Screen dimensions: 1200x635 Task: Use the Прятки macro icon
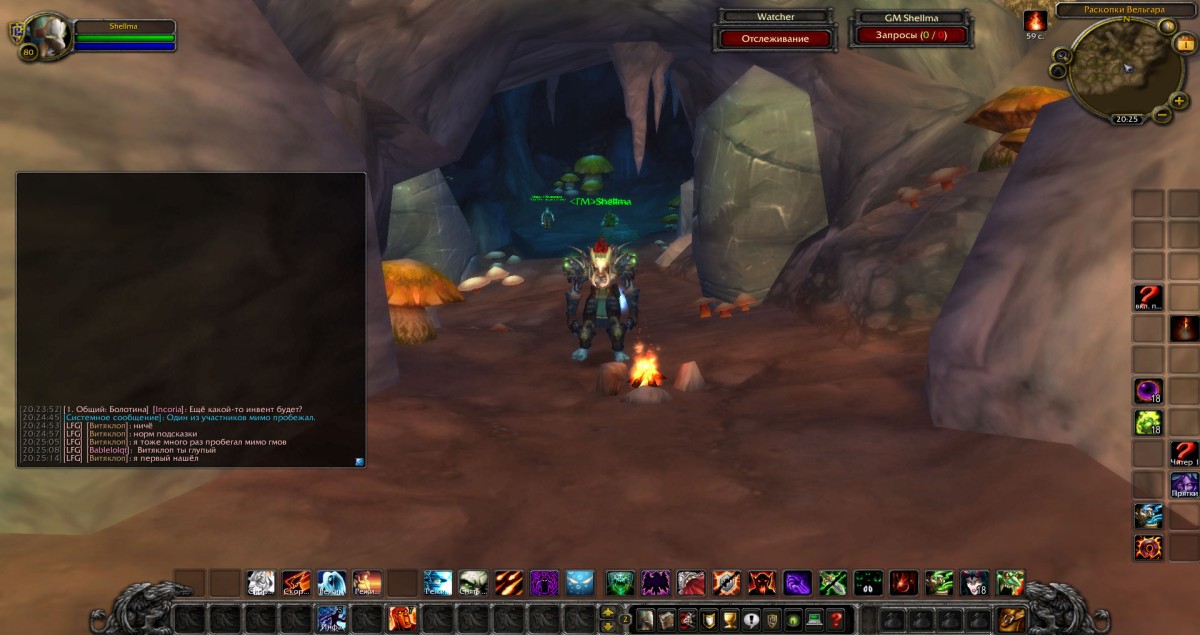[1184, 484]
